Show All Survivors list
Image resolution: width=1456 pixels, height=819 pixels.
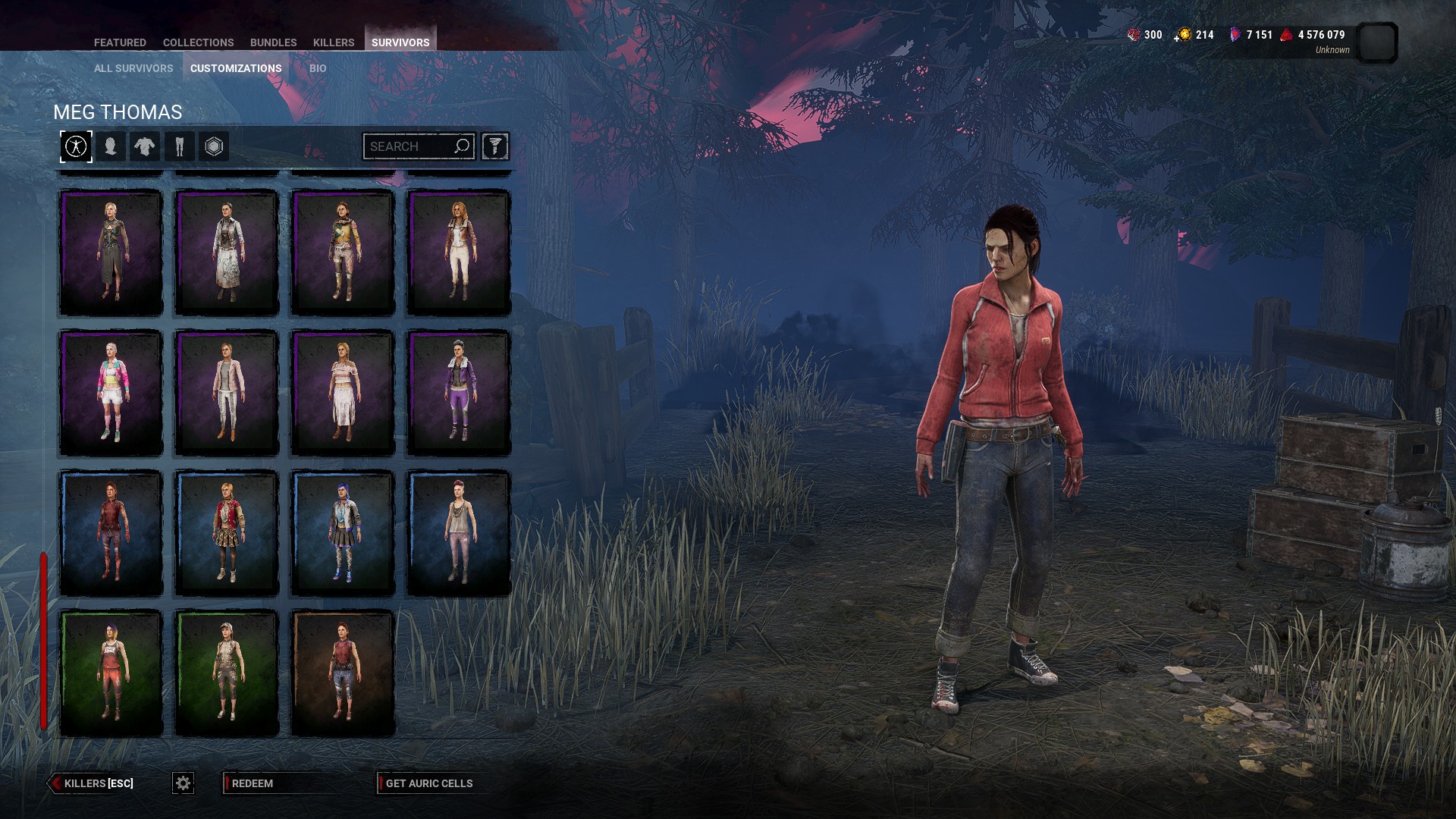pos(133,68)
